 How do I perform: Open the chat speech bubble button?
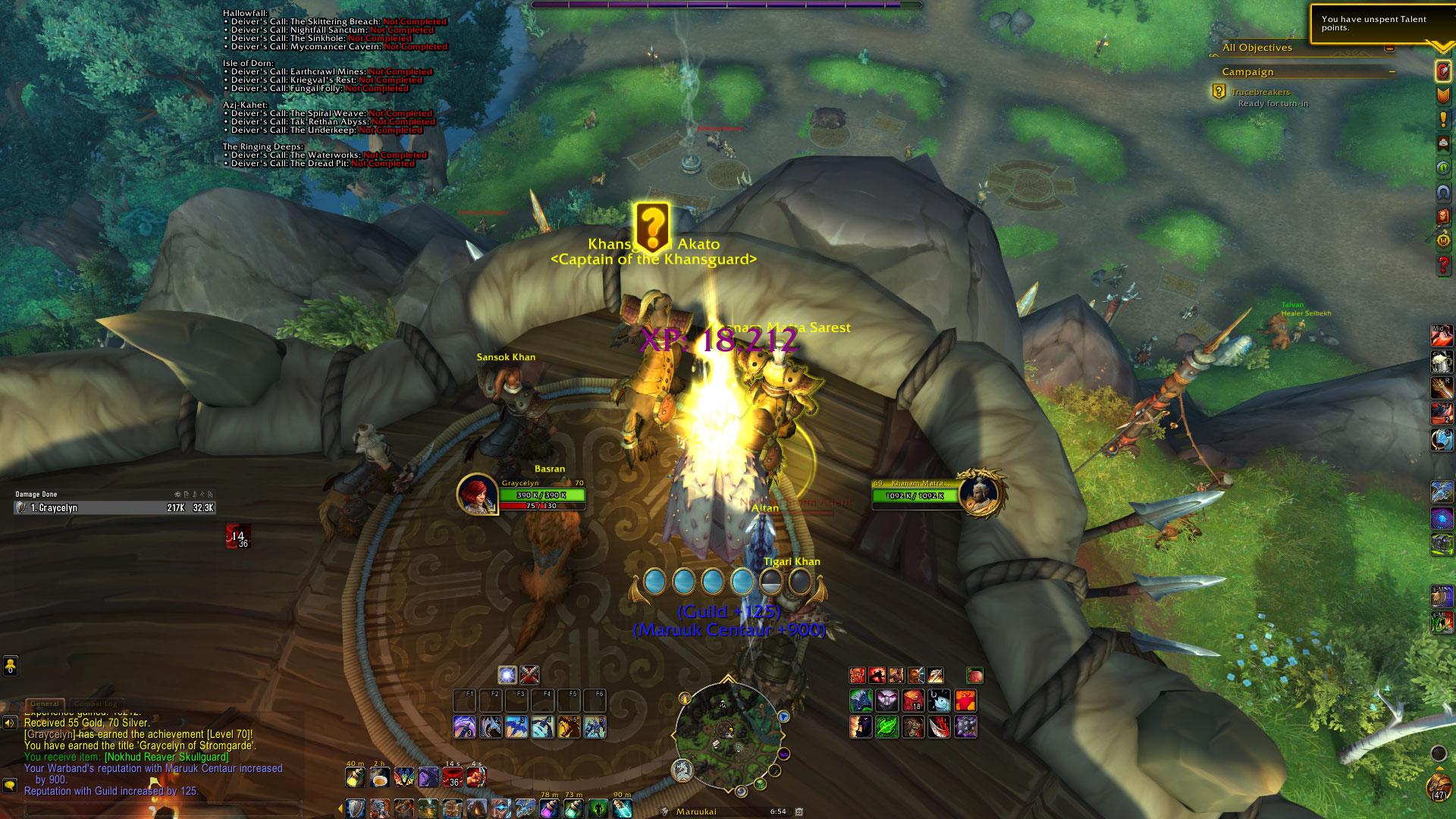(10, 786)
